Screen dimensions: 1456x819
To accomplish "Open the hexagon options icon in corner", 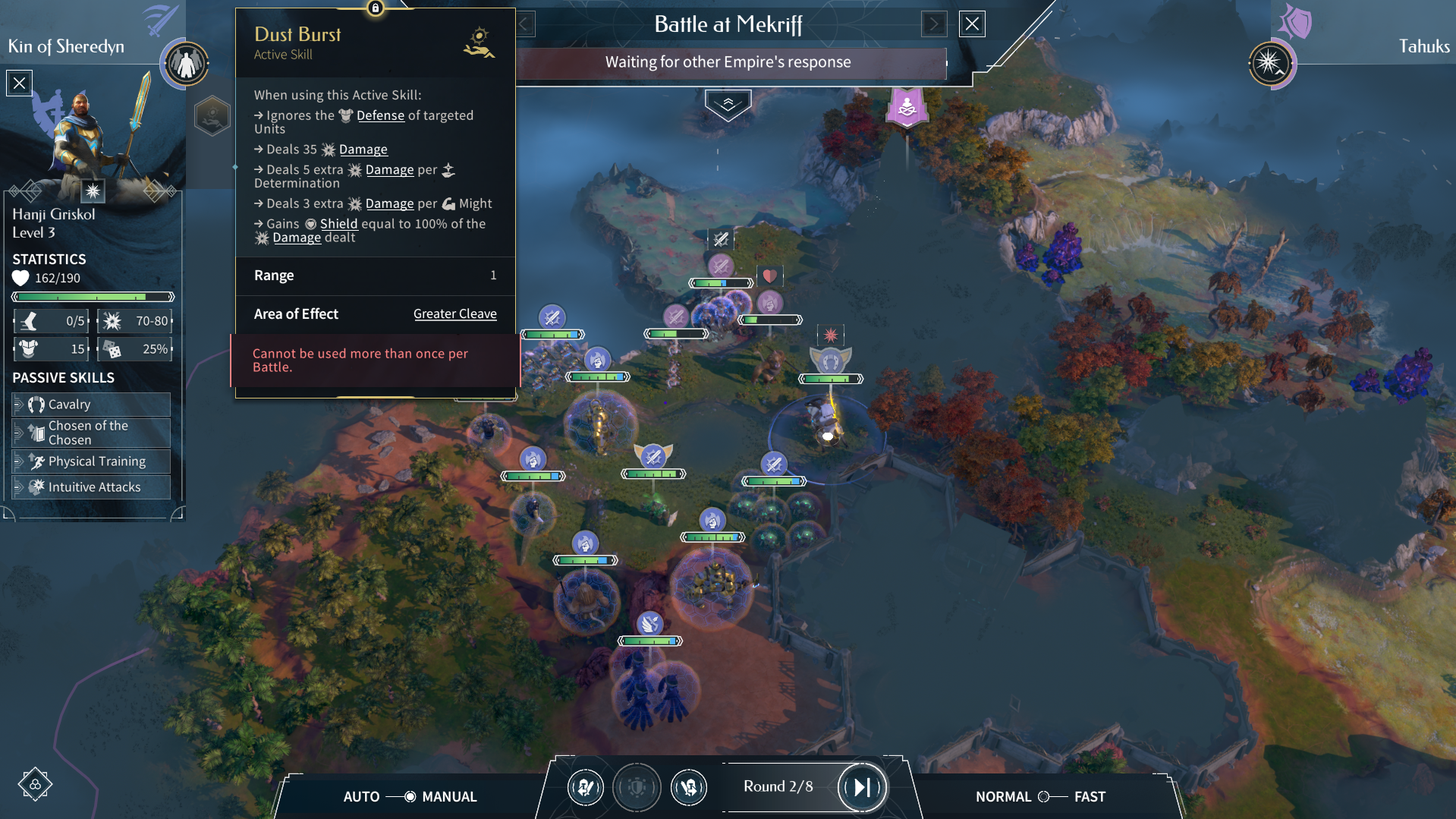I will click(35, 784).
